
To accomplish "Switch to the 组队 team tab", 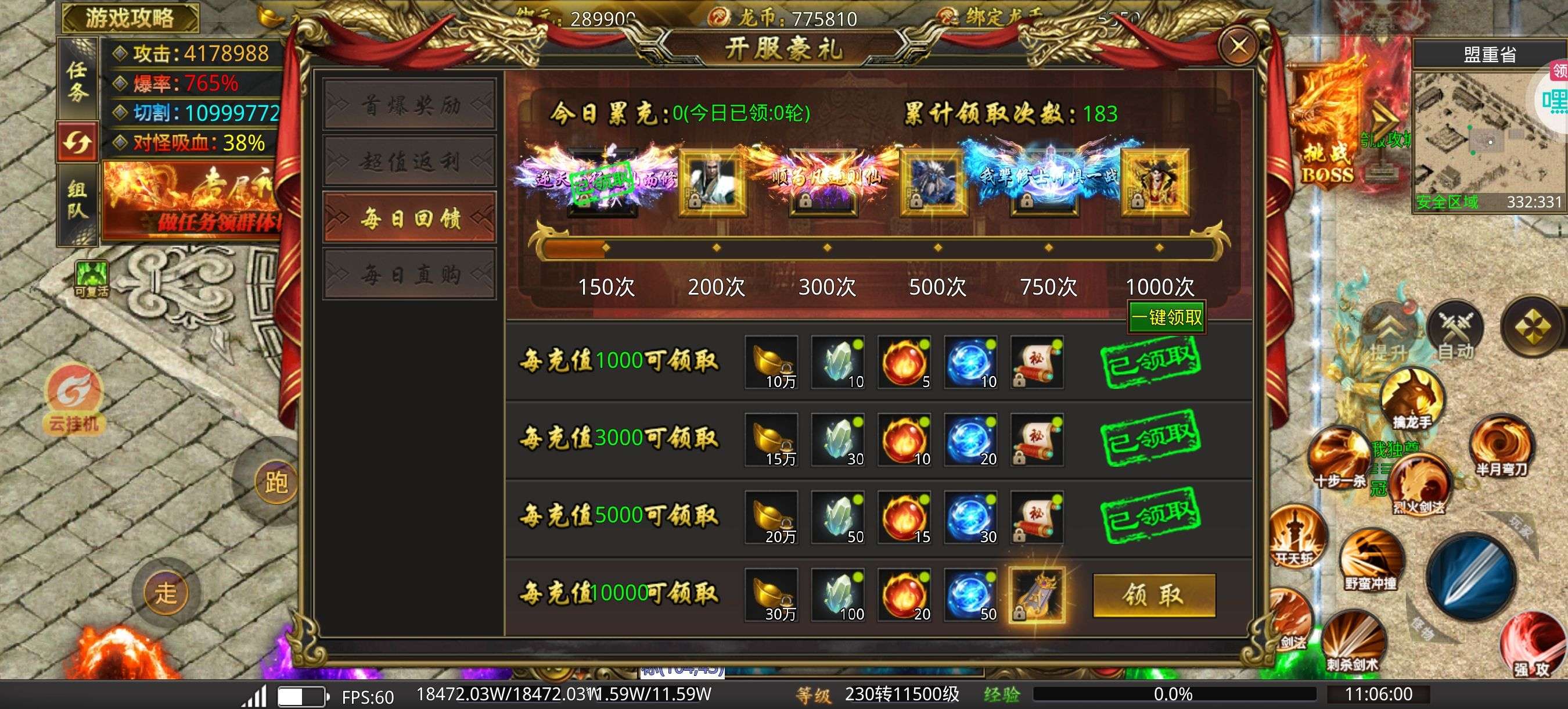I will pyautogui.click(x=77, y=200).
